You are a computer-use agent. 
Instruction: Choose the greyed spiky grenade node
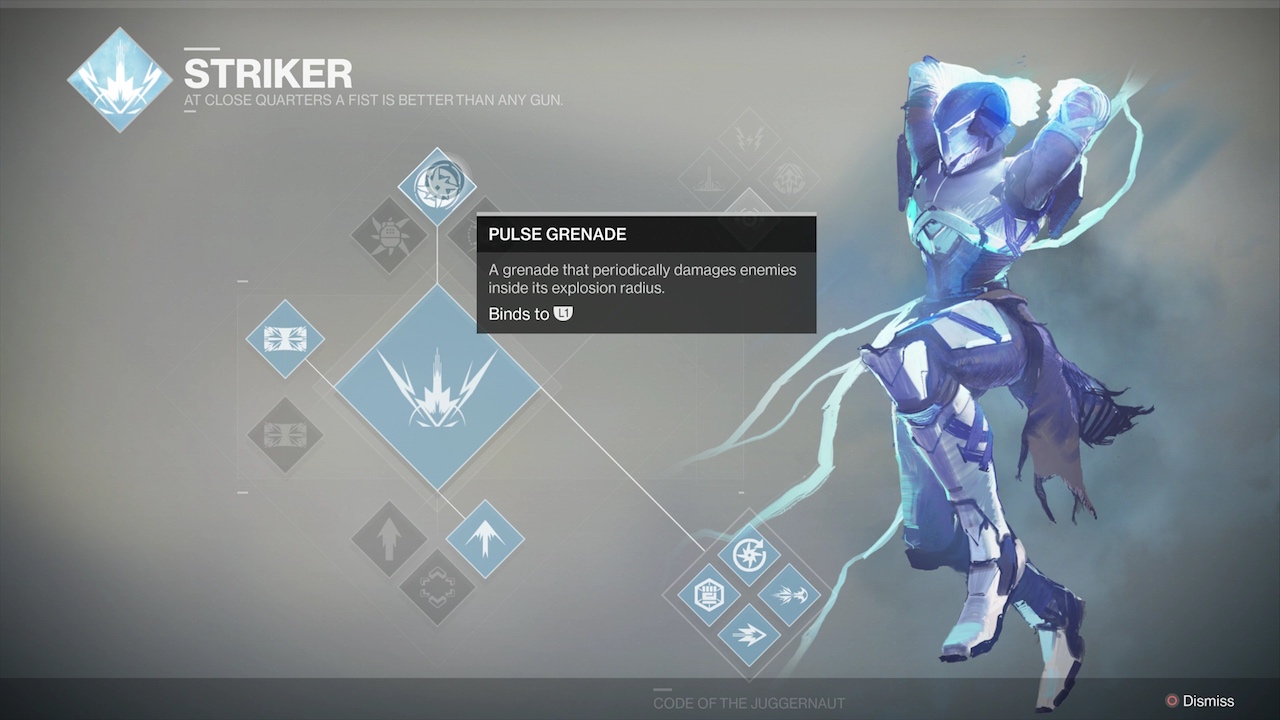click(x=389, y=235)
